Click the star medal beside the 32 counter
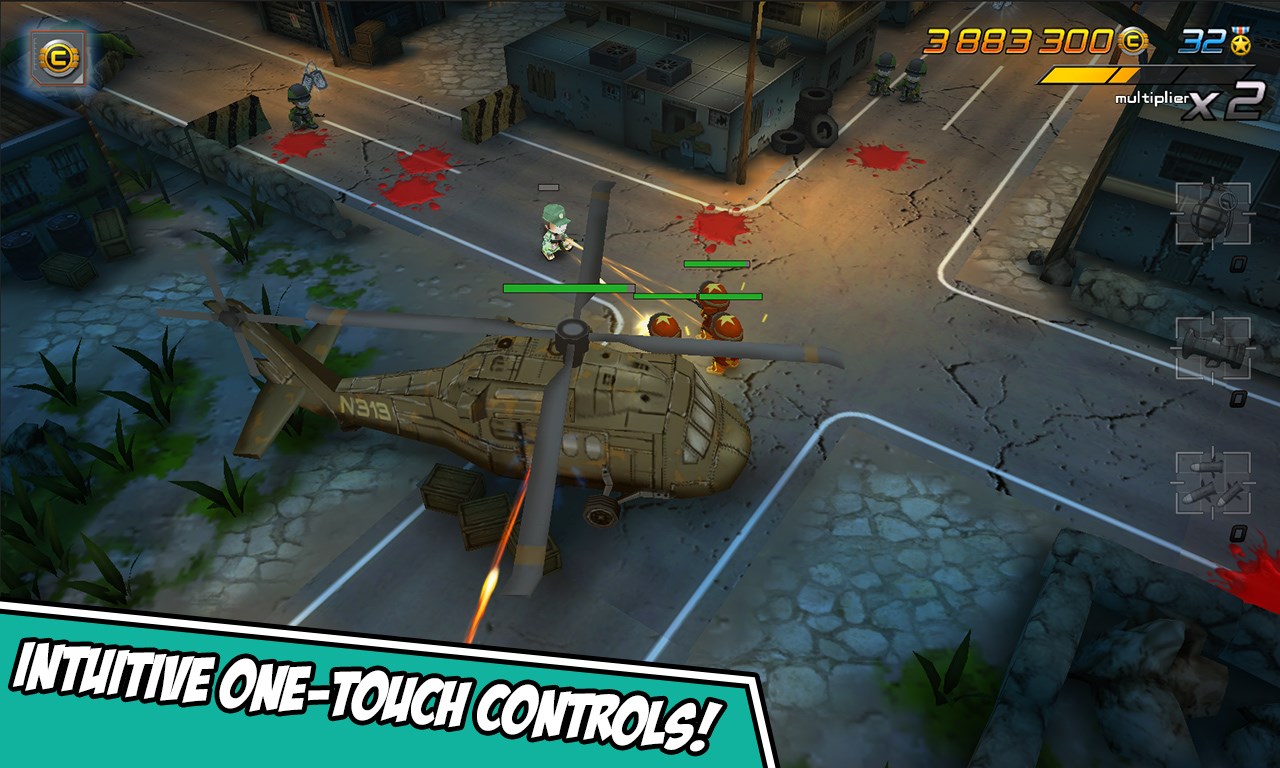This screenshot has width=1280, height=768. (1243, 44)
